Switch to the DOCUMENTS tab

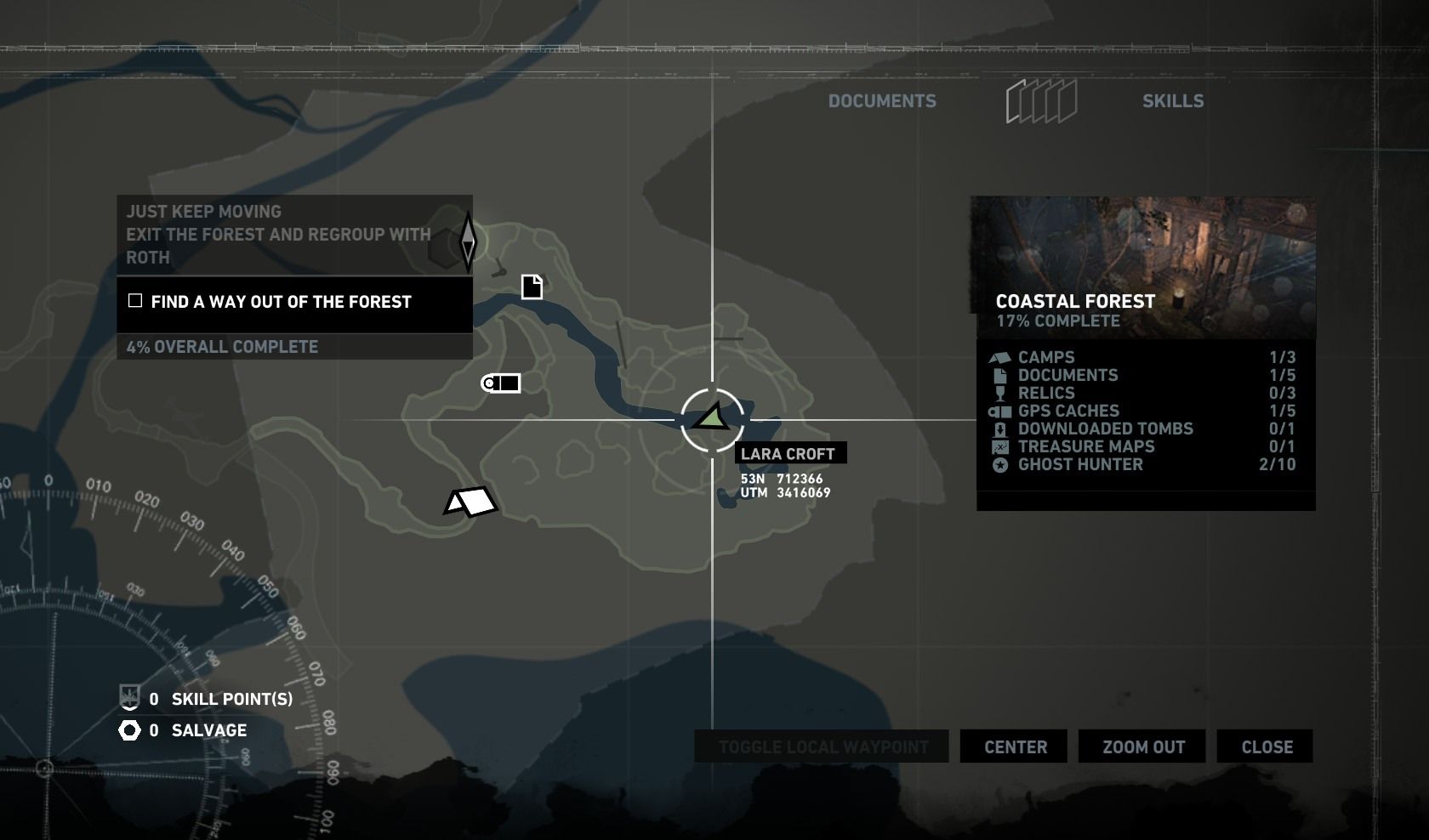883,99
